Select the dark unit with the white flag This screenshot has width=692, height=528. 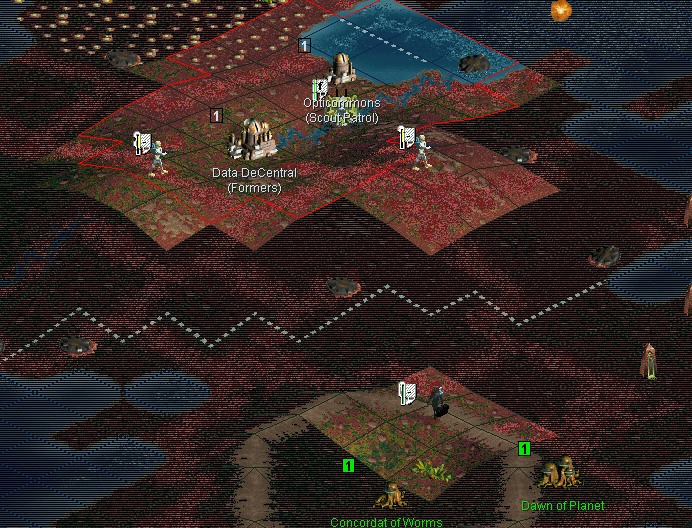click(438, 402)
